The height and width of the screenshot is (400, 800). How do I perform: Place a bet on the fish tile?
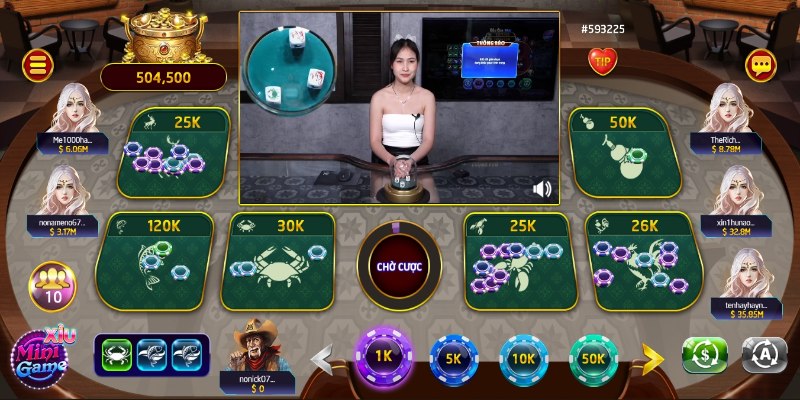(x=153, y=260)
